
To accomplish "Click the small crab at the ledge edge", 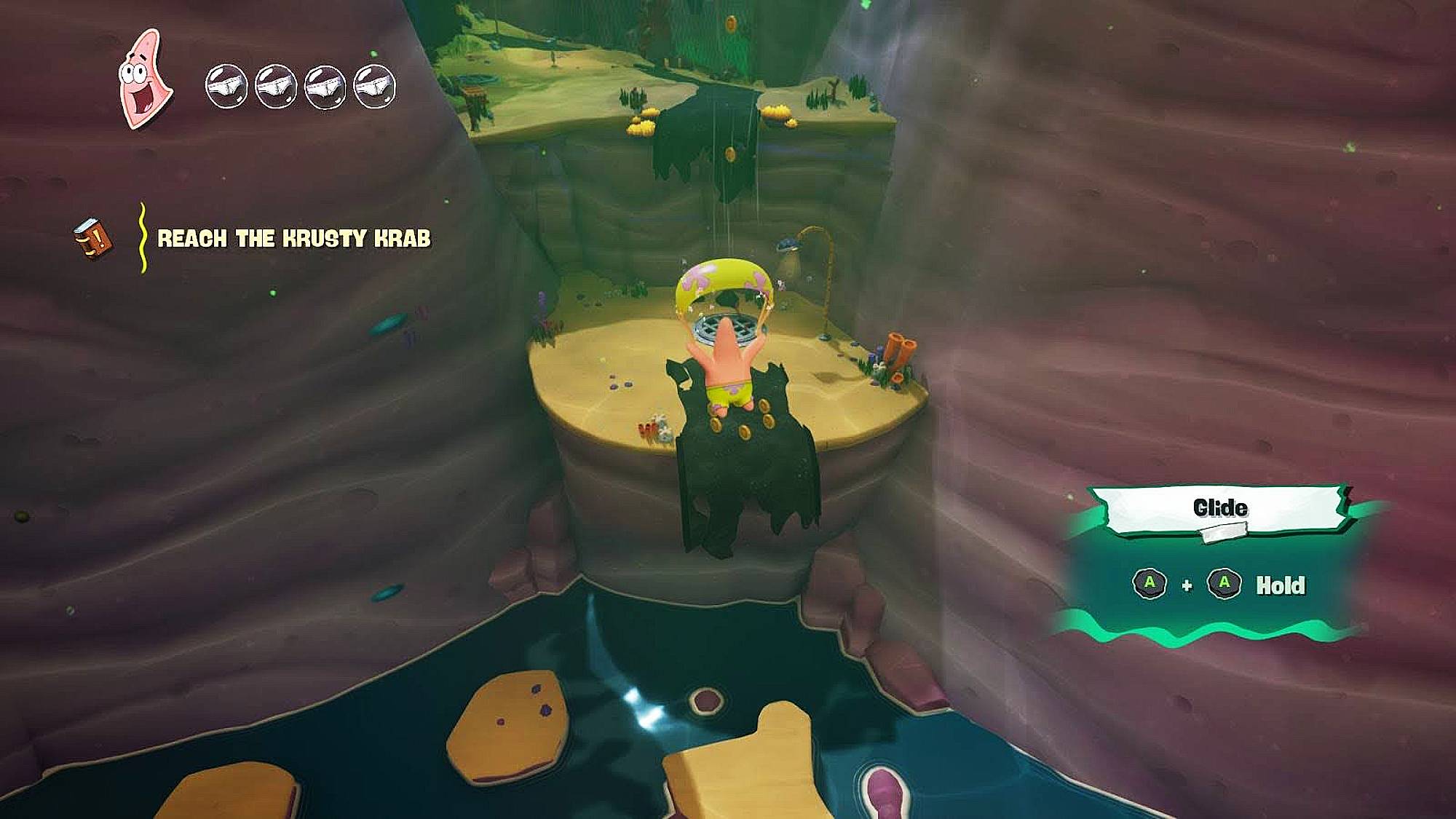I will [x=644, y=430].
